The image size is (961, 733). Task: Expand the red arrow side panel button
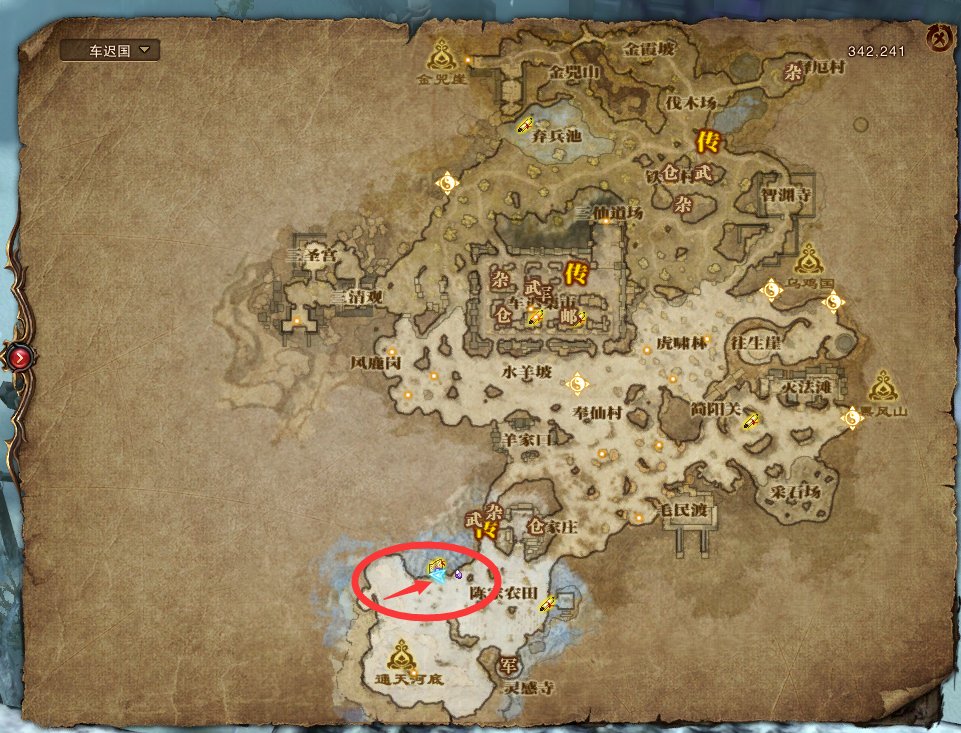pyautogui.click(x=20, y=356)
